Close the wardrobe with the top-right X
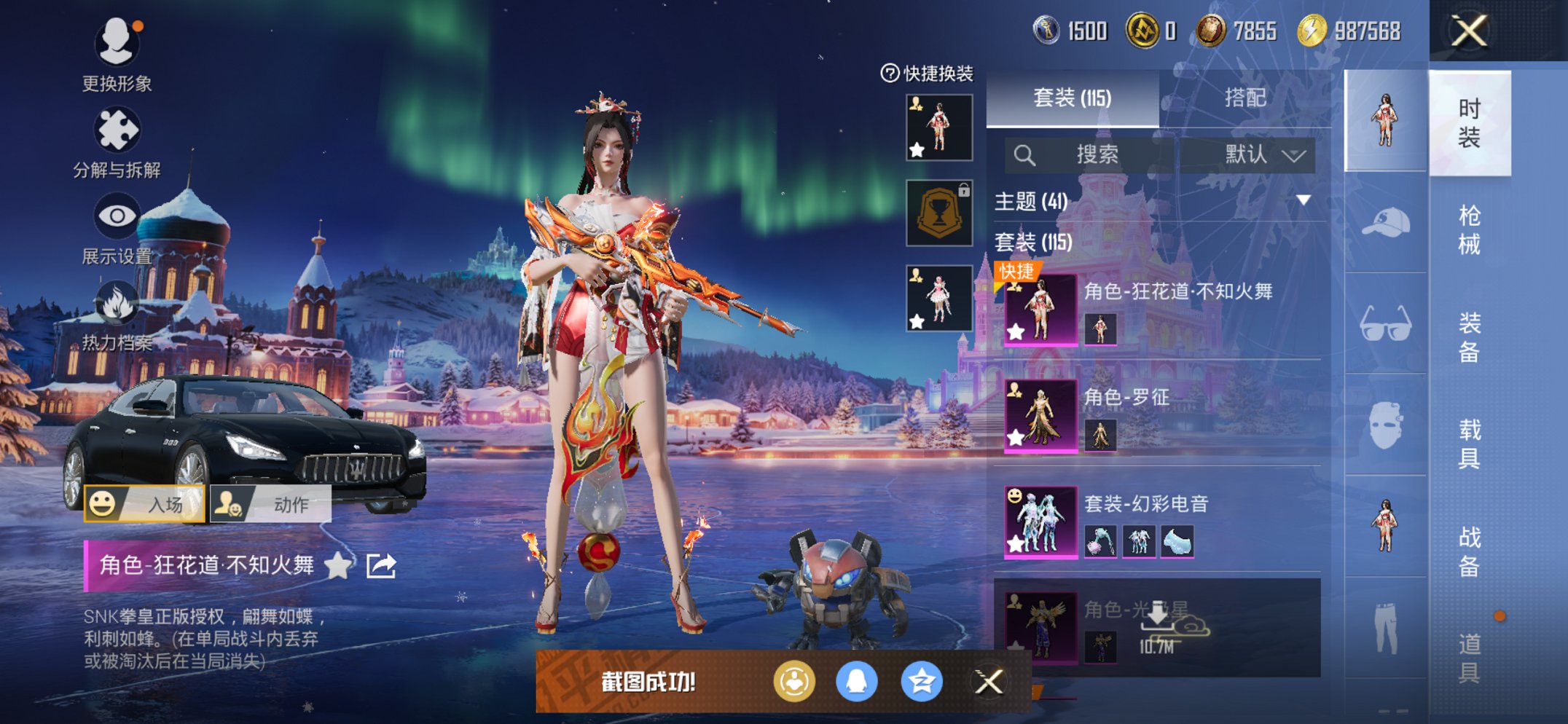 (x=1468, y=31)
